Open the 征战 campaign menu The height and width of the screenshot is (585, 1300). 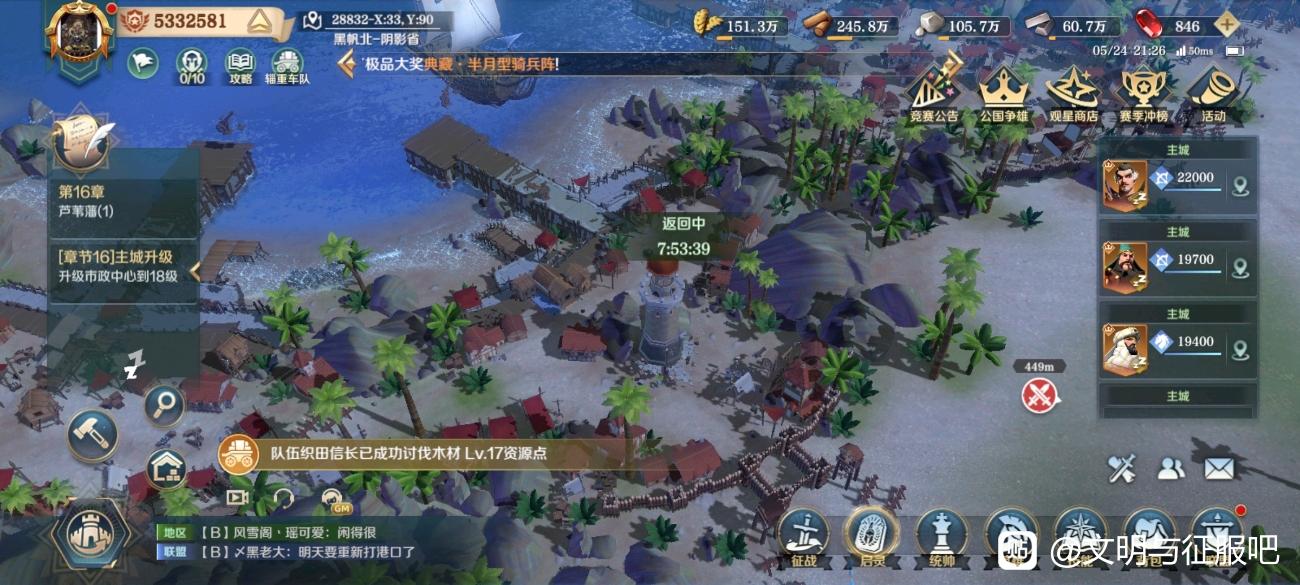(803, 535)
